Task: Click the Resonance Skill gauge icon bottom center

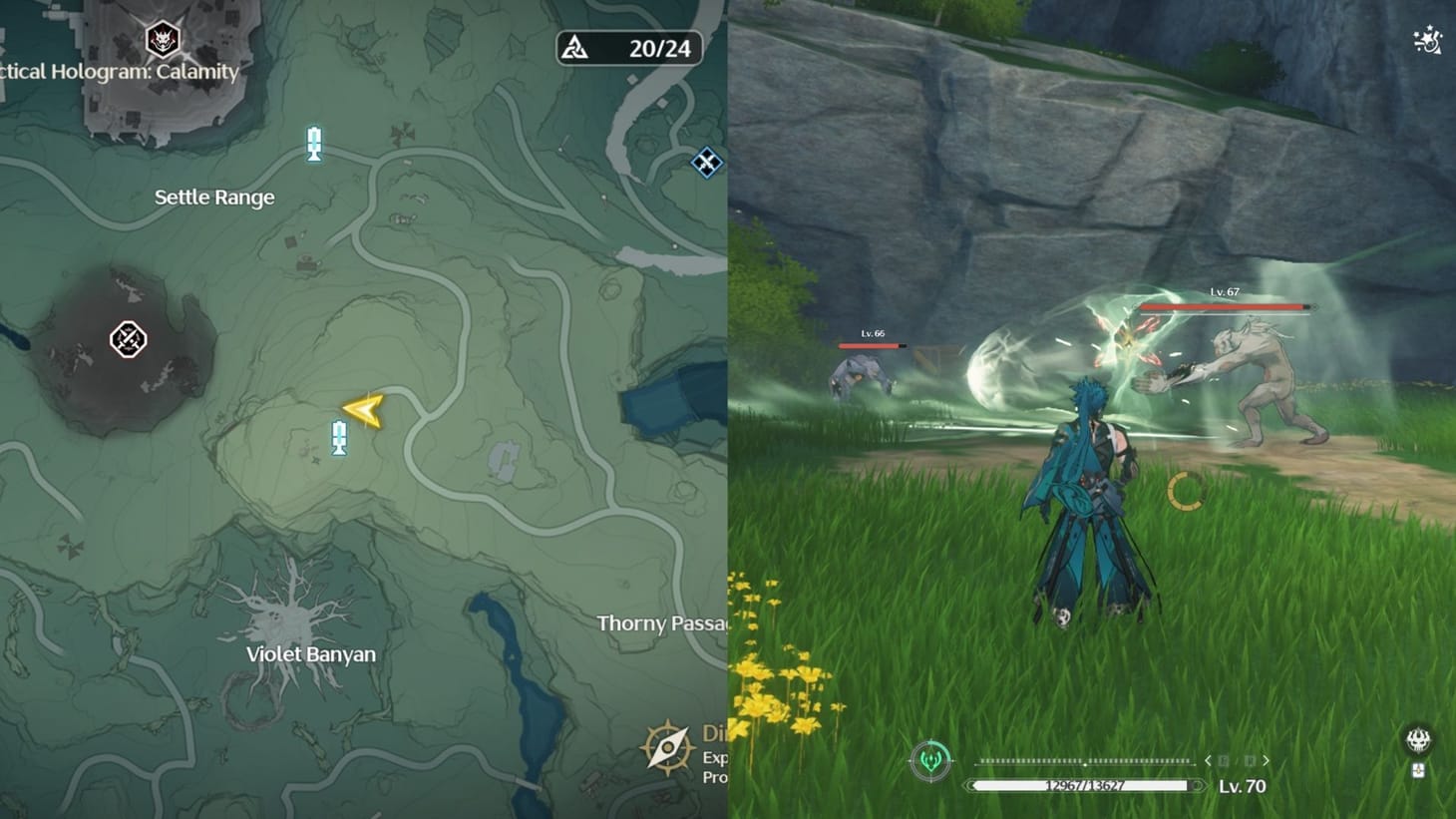Action: click(x=931, y=758)
